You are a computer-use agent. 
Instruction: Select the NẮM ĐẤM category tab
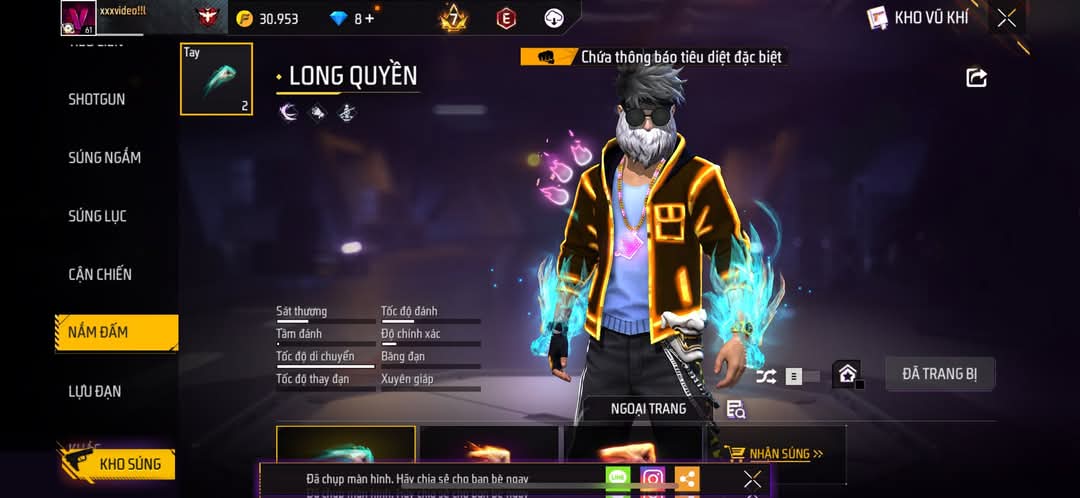point(98,332)
